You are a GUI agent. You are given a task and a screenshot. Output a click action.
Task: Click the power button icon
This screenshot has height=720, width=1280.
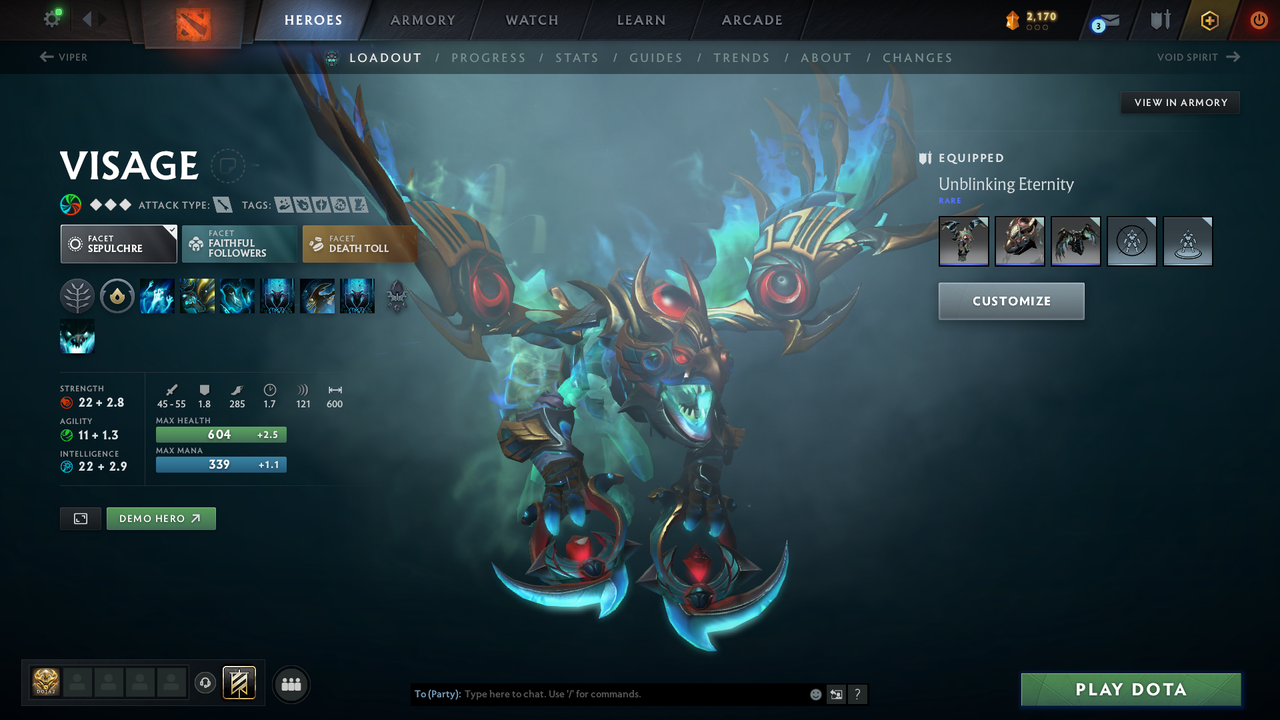(x=1258, y=19)
